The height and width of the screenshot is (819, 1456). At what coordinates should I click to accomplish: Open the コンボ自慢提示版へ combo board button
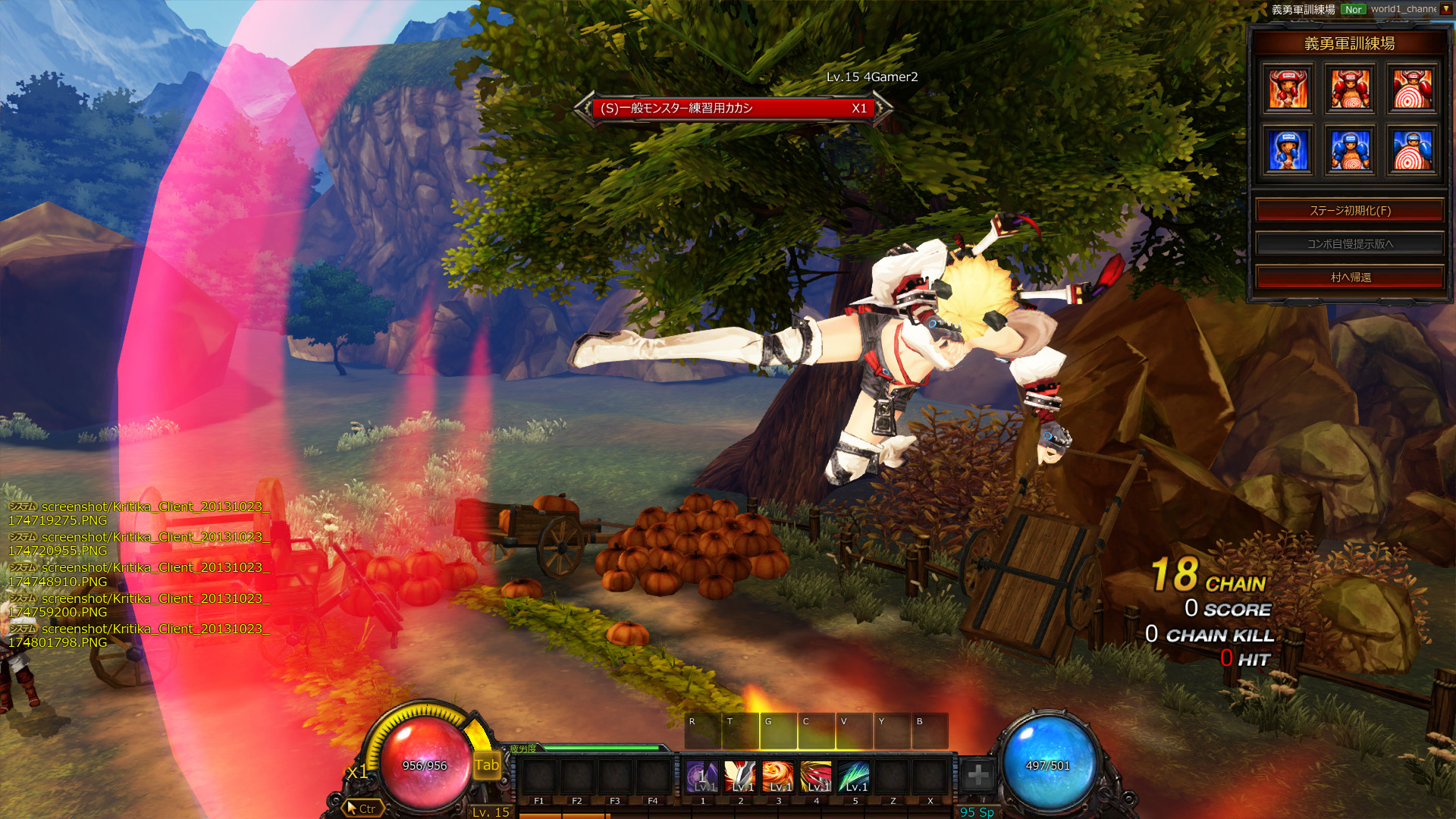coord(1350,244)
